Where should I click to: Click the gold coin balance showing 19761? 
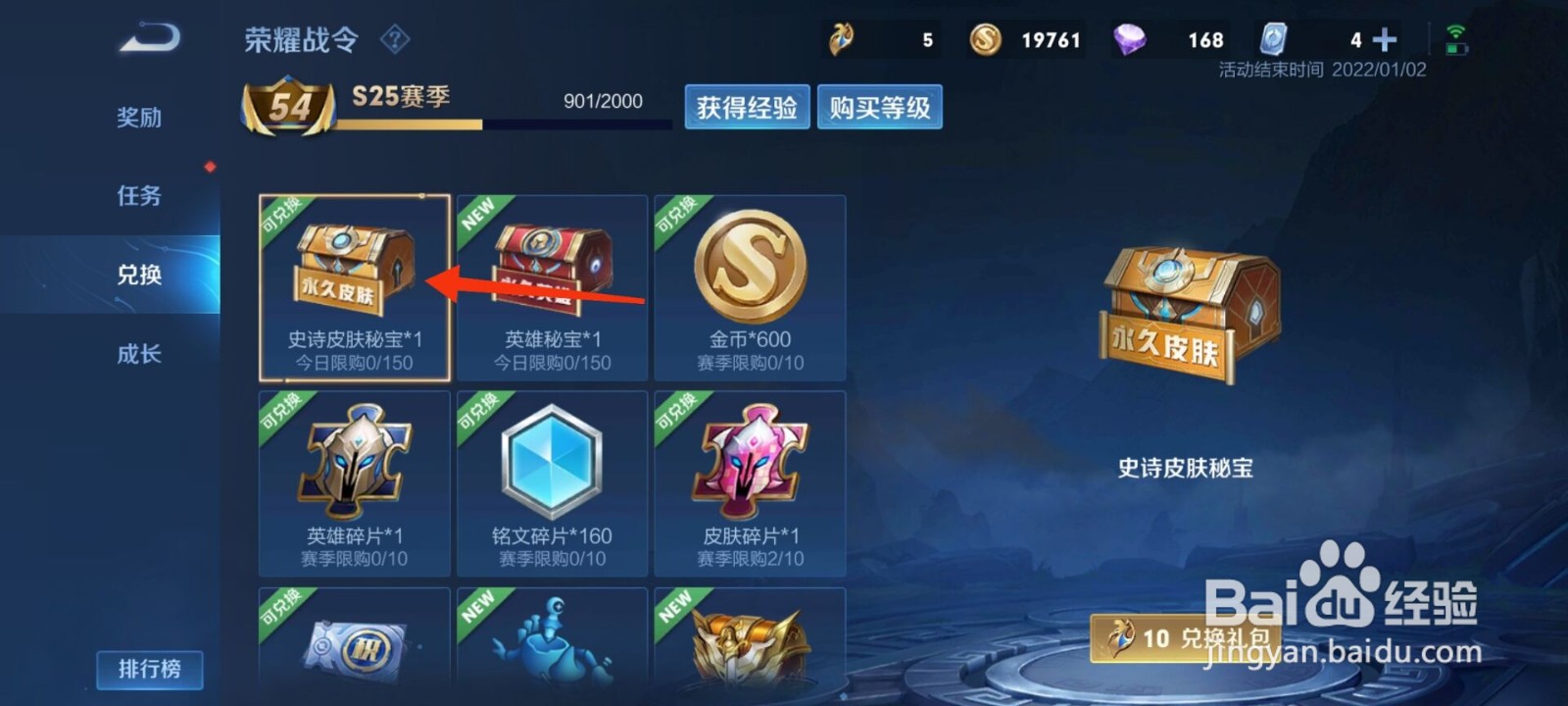pos(1025,39)
